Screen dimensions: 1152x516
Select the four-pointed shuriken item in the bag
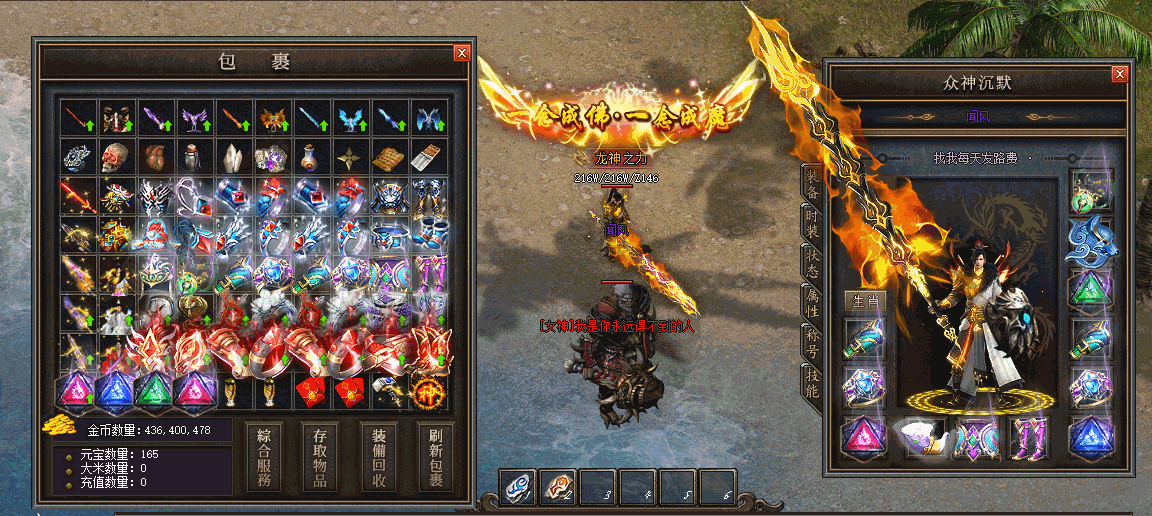tap(349, 157)
